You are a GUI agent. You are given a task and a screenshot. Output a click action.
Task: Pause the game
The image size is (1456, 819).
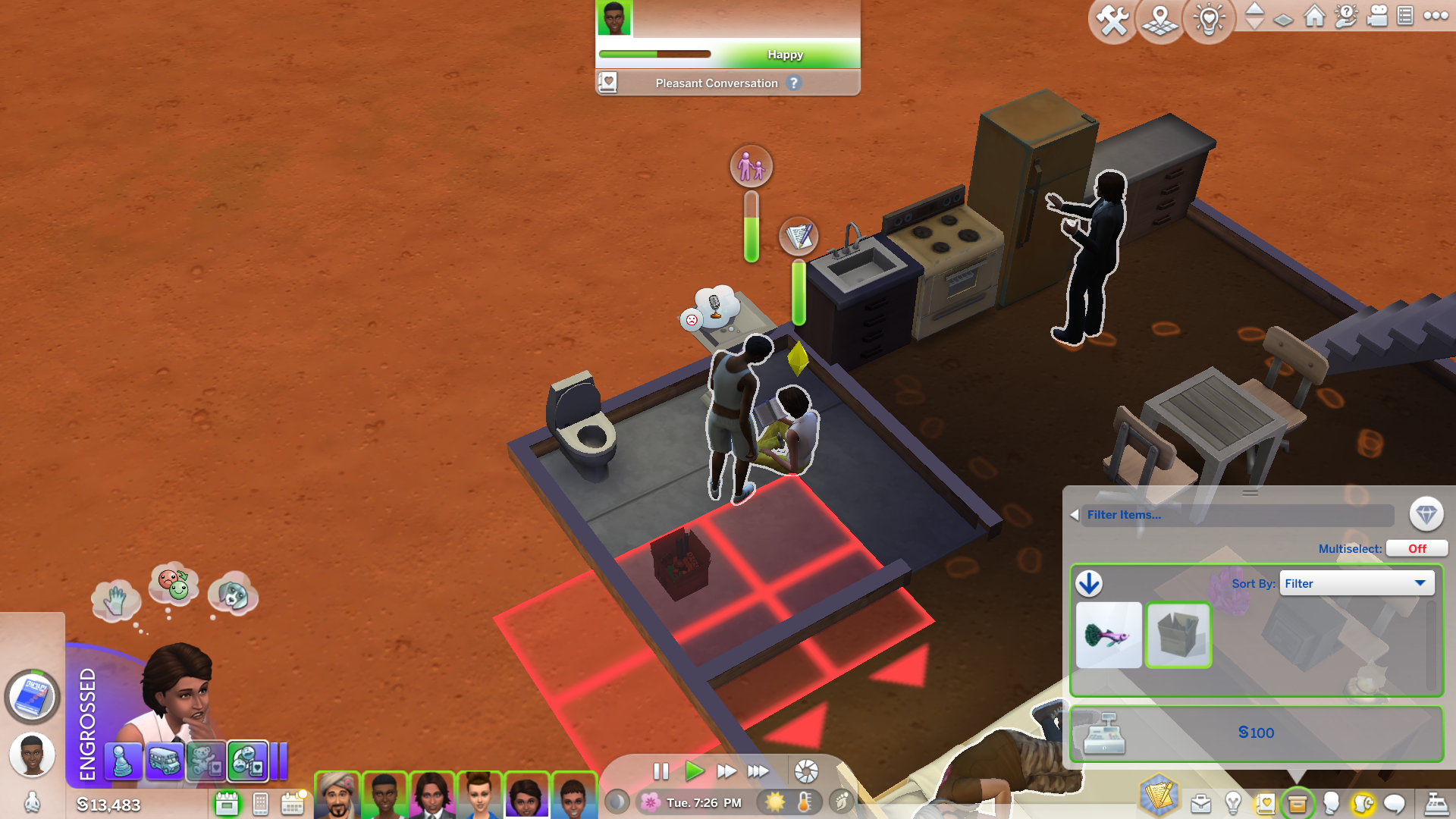pyautogui.click(x=661, y=771)
